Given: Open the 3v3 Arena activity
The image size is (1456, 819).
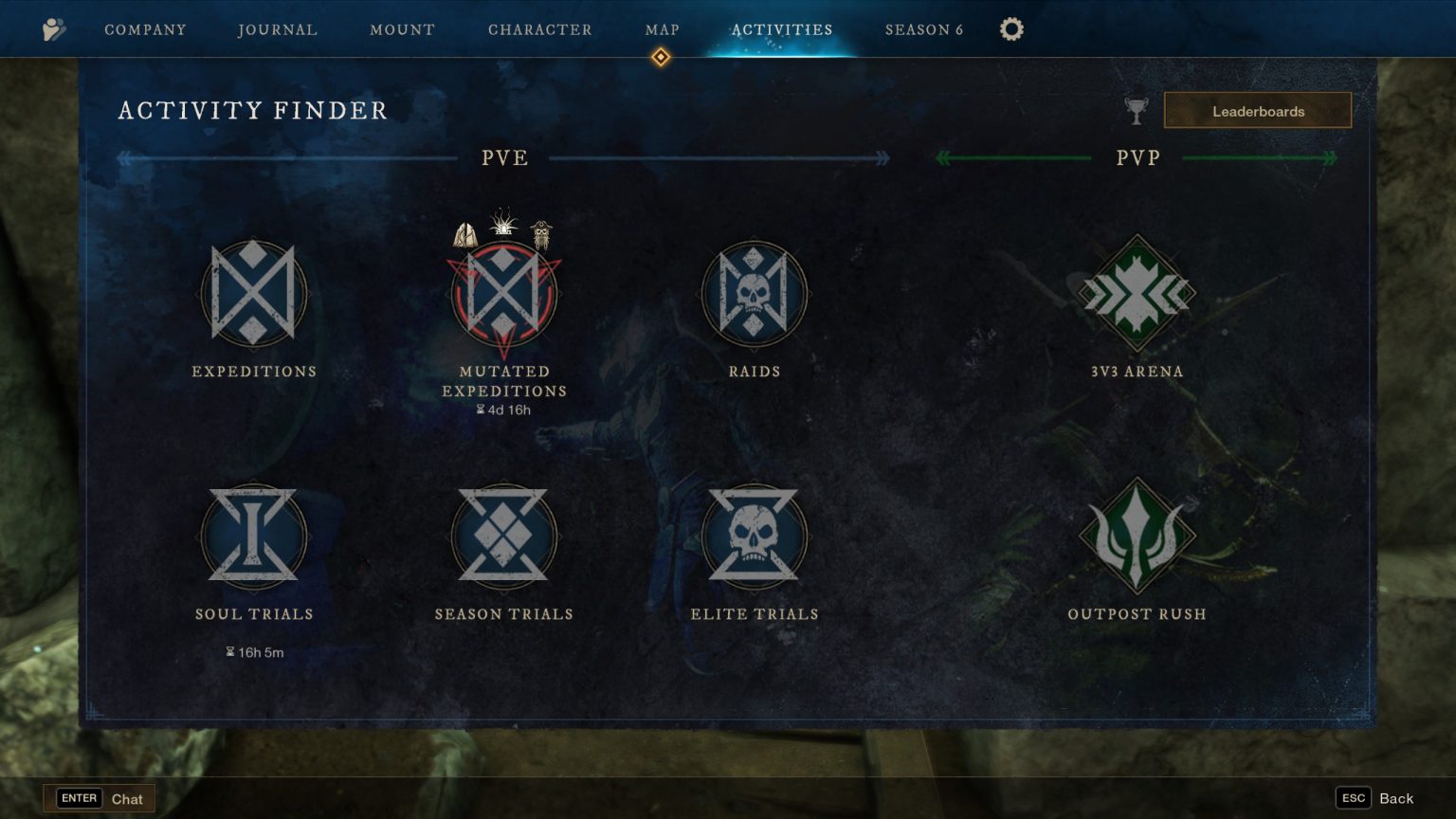Looking at the screenshot, I should click(1137, 294).
